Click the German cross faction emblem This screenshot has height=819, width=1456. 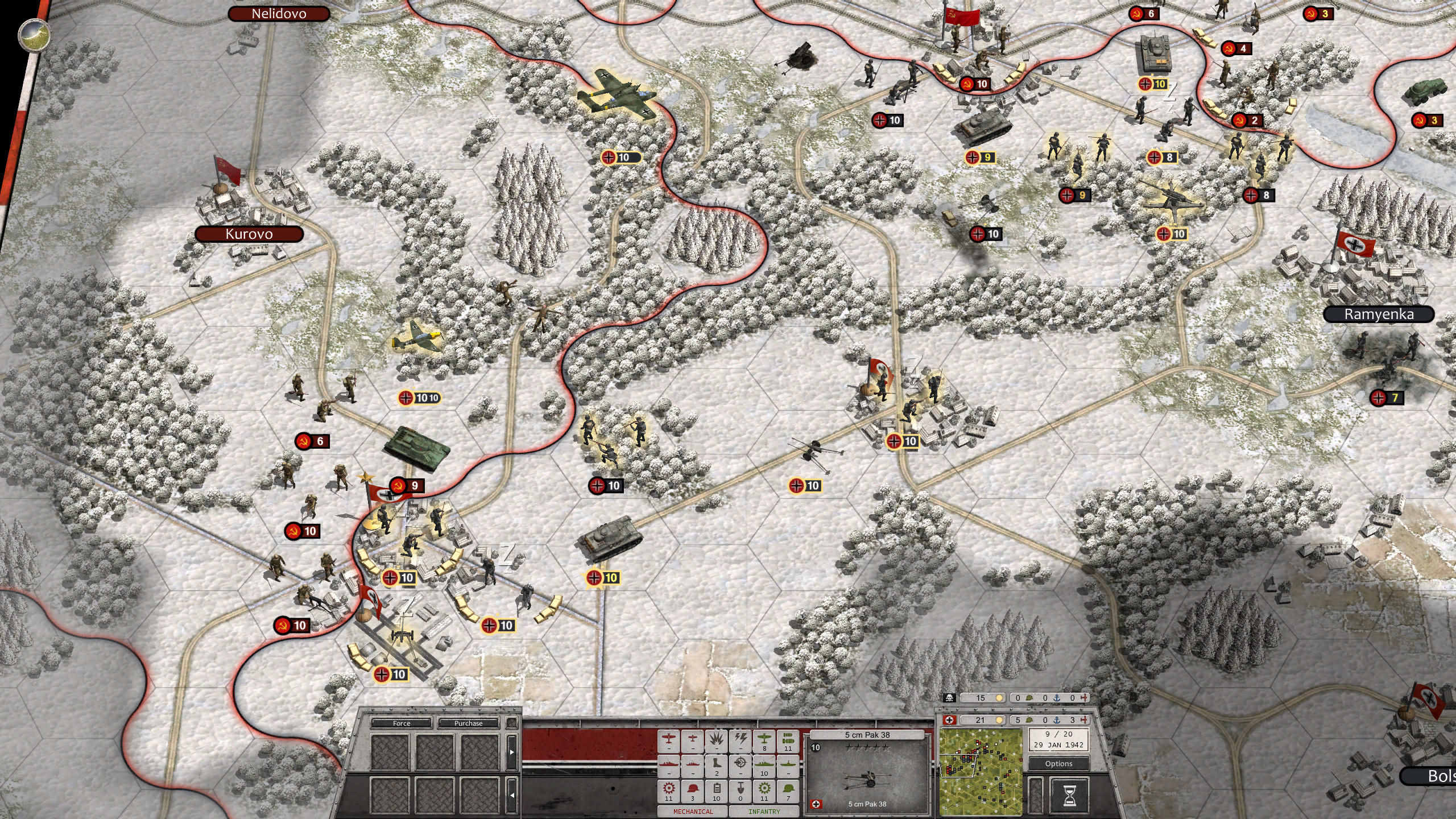pos(949,720)
